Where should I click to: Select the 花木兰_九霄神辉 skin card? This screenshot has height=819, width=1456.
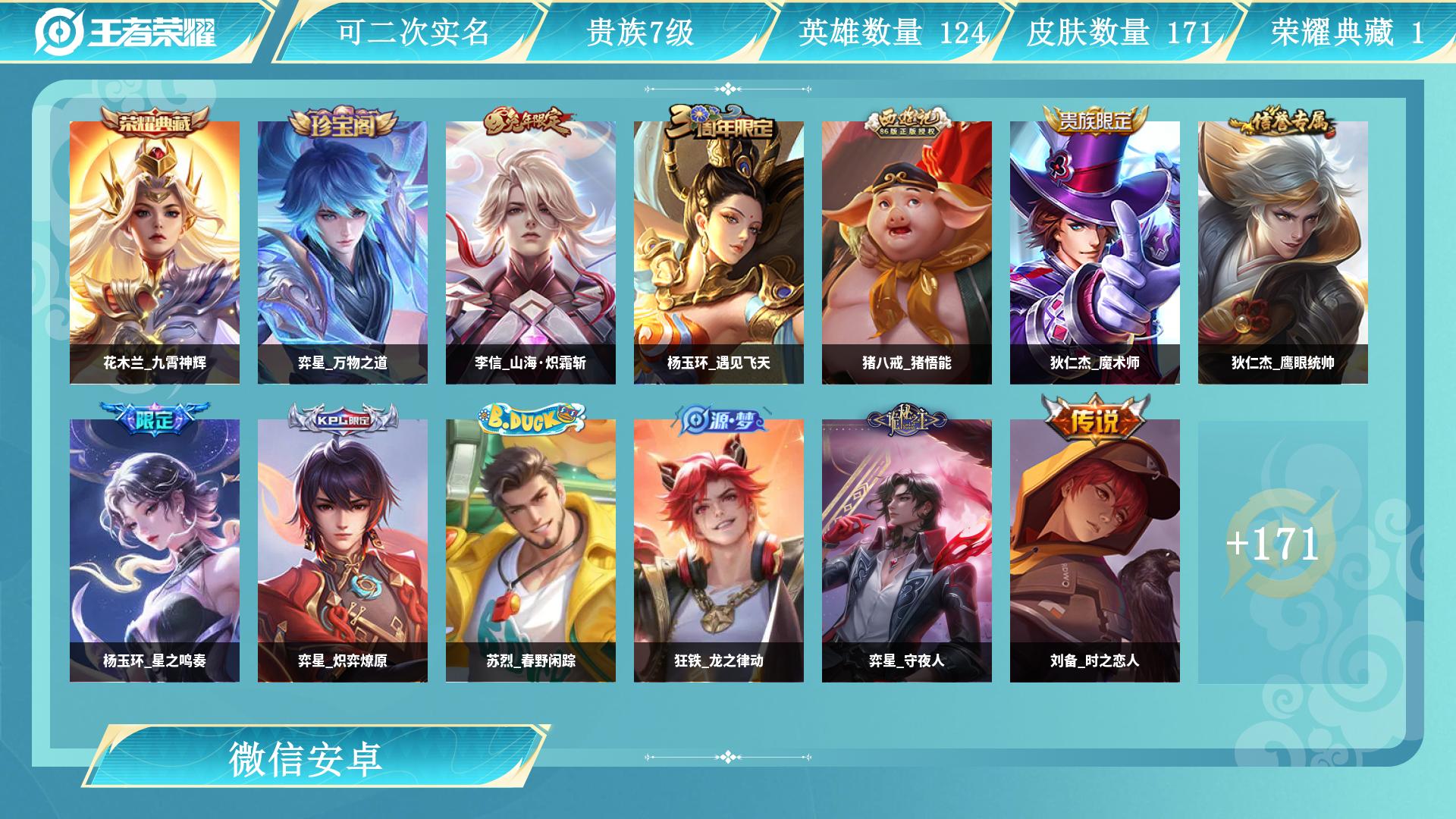(x=155, y=253)
